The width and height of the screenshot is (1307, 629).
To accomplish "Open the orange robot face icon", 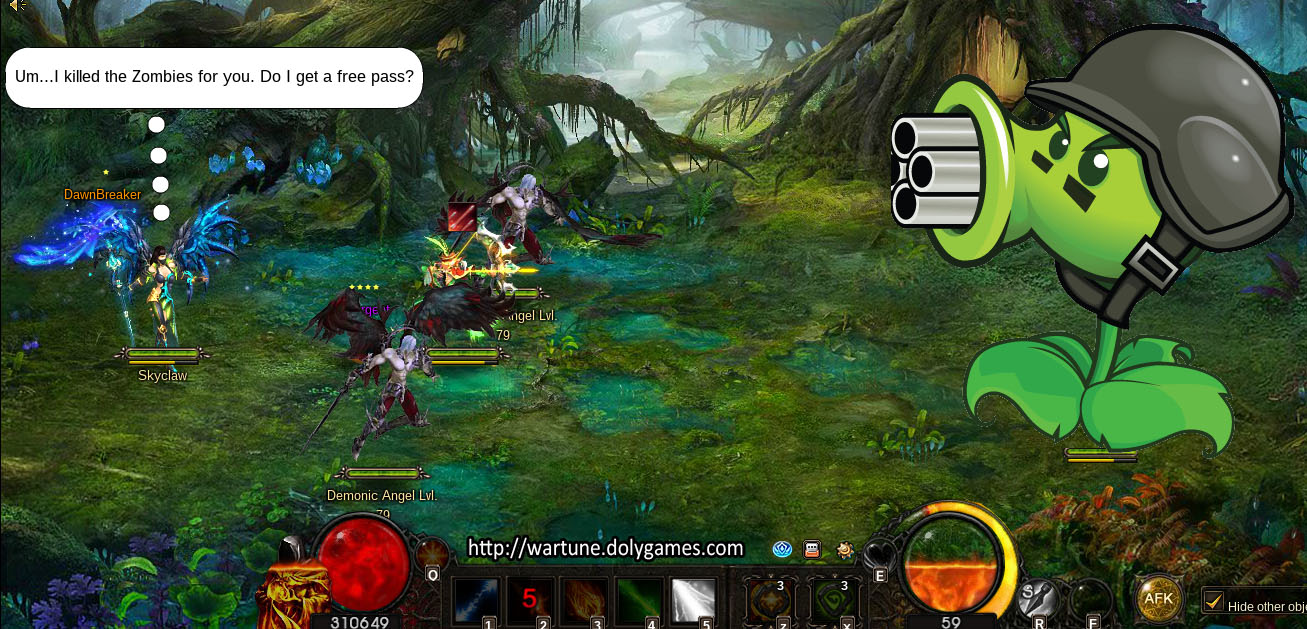I will click(812, 549).
